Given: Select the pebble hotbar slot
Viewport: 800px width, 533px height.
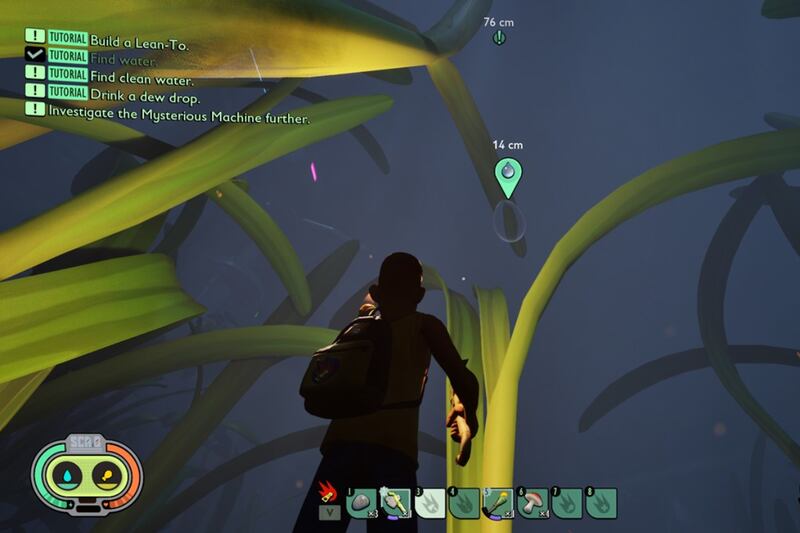Looking at the screenshot, I should pos(361,503).
